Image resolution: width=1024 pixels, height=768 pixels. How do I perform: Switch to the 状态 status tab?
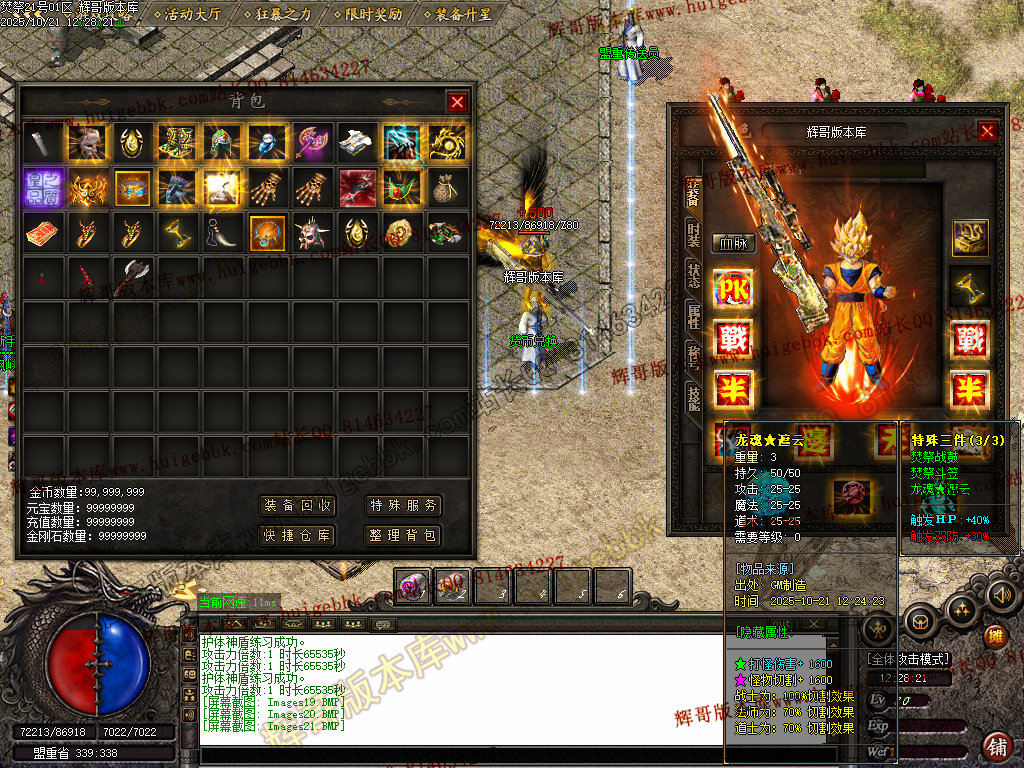[x=693, y=275]
